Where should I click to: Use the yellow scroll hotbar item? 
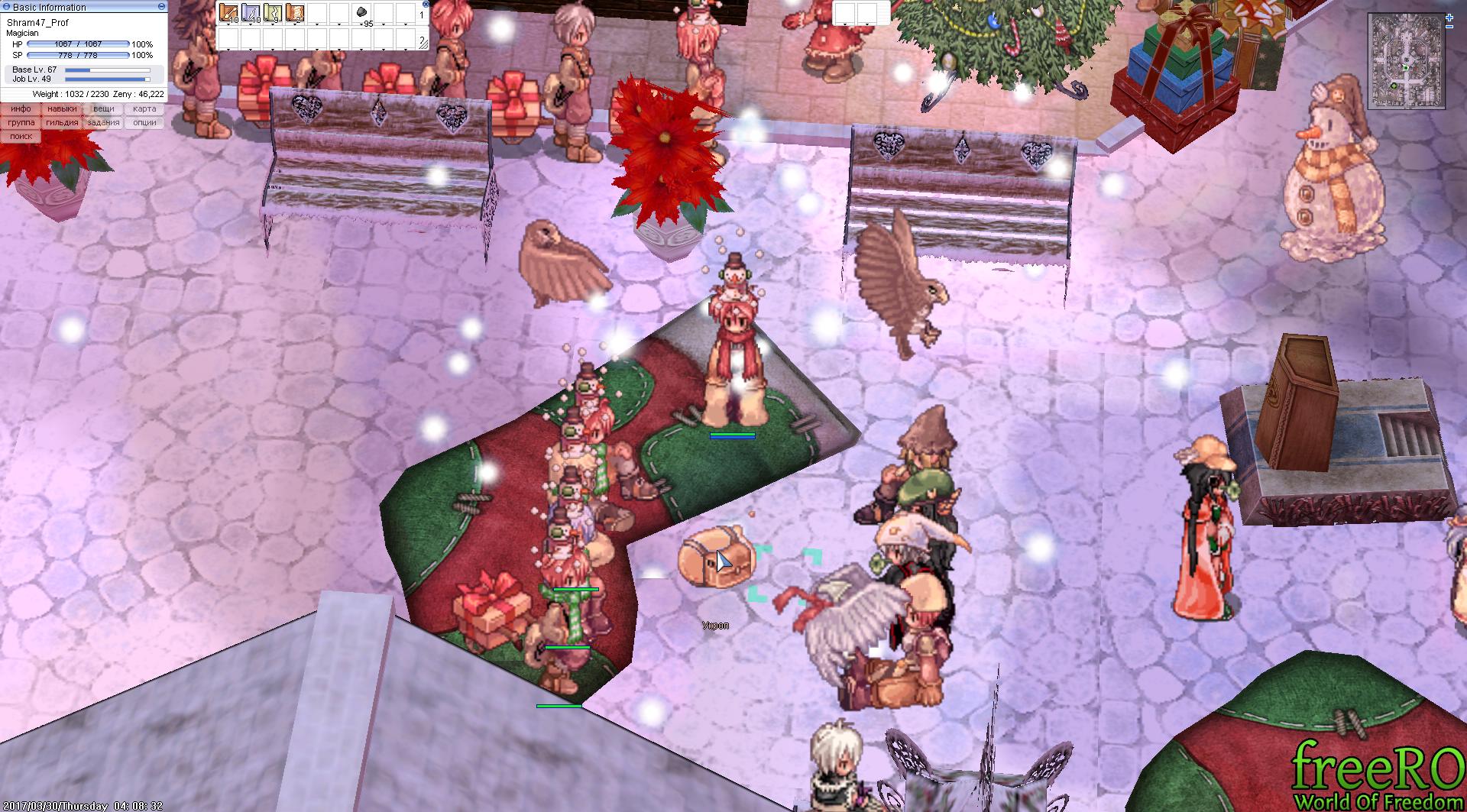click(273, 13)
